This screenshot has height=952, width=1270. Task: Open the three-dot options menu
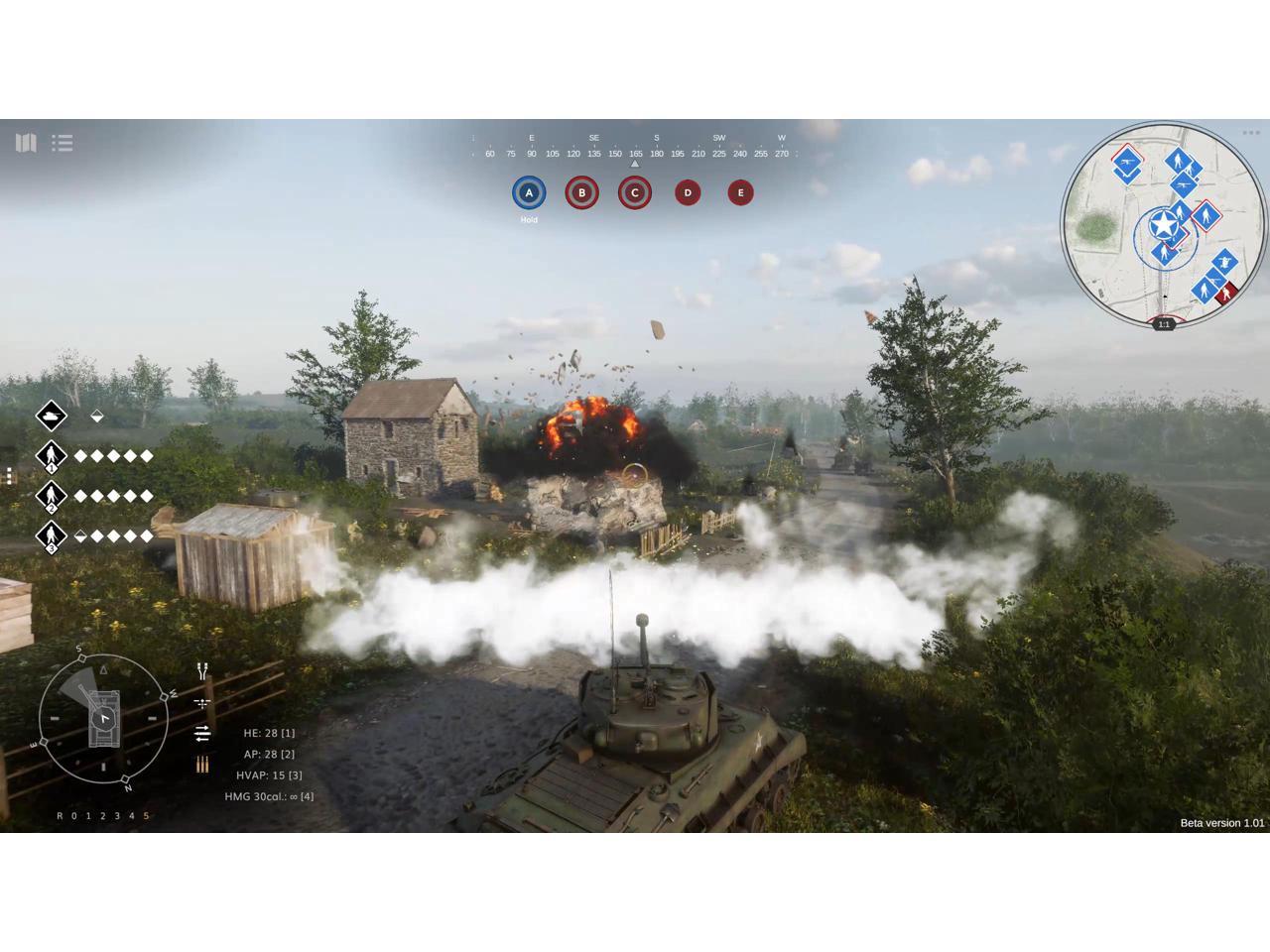tap(1250, 133)
